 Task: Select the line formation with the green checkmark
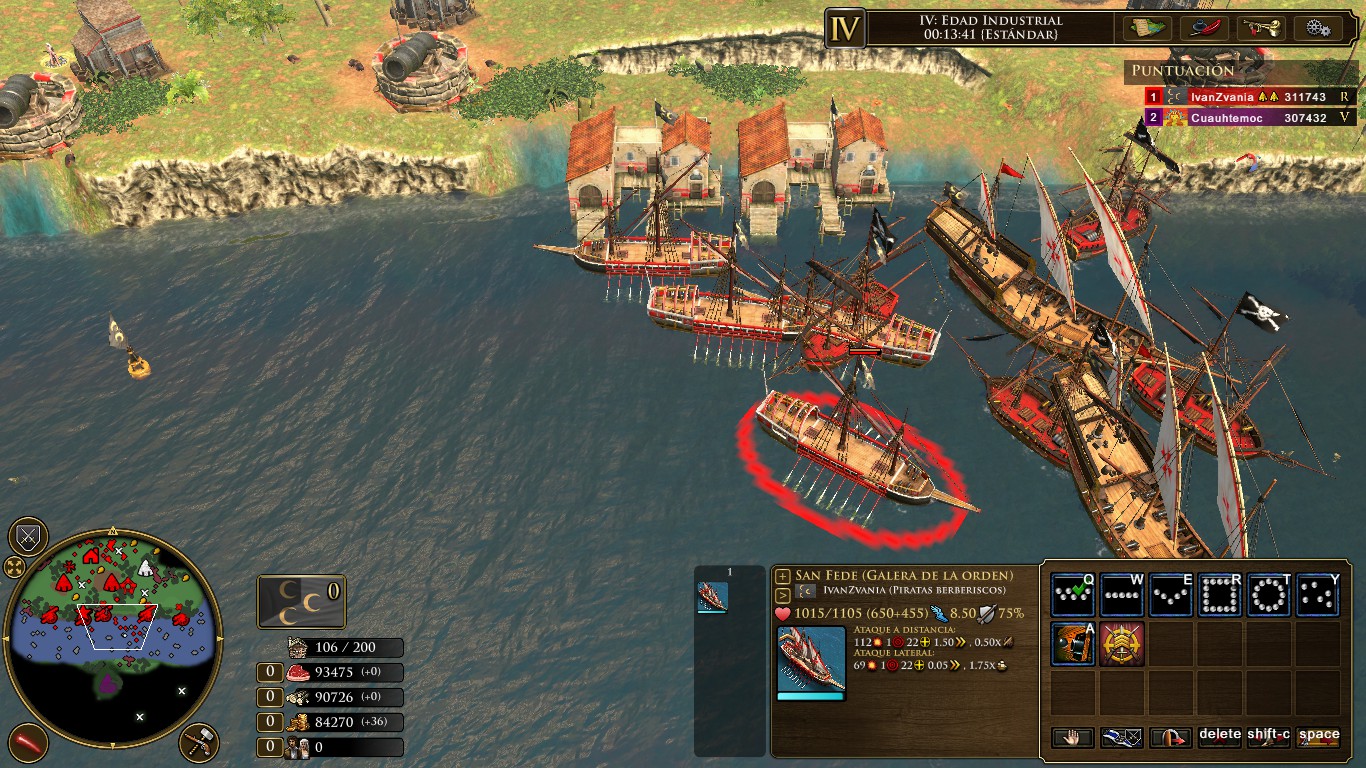tap(1072, 596)
